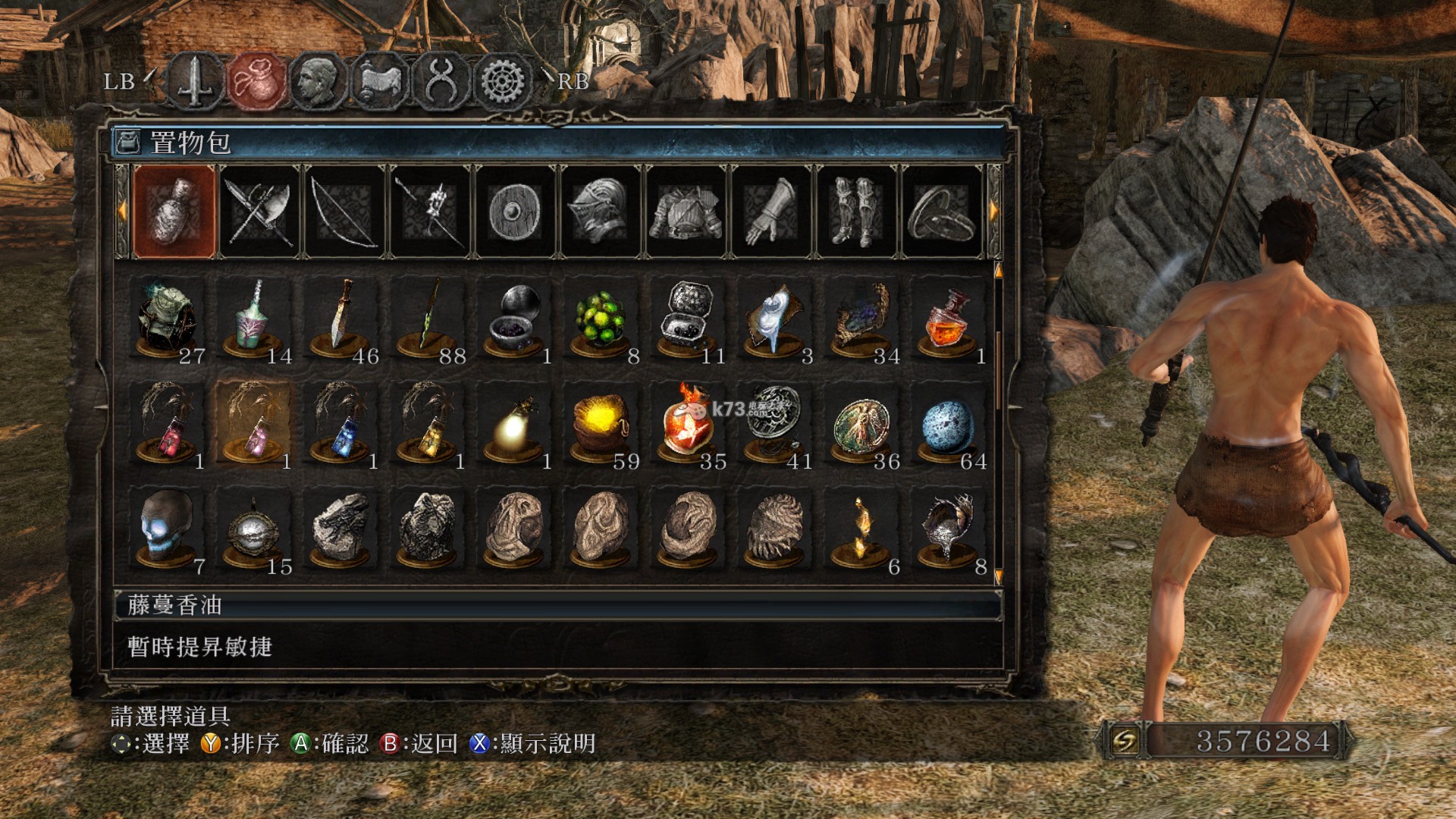Select the face profile status tab
The image size is (1456, 819).
coord(318,81)
